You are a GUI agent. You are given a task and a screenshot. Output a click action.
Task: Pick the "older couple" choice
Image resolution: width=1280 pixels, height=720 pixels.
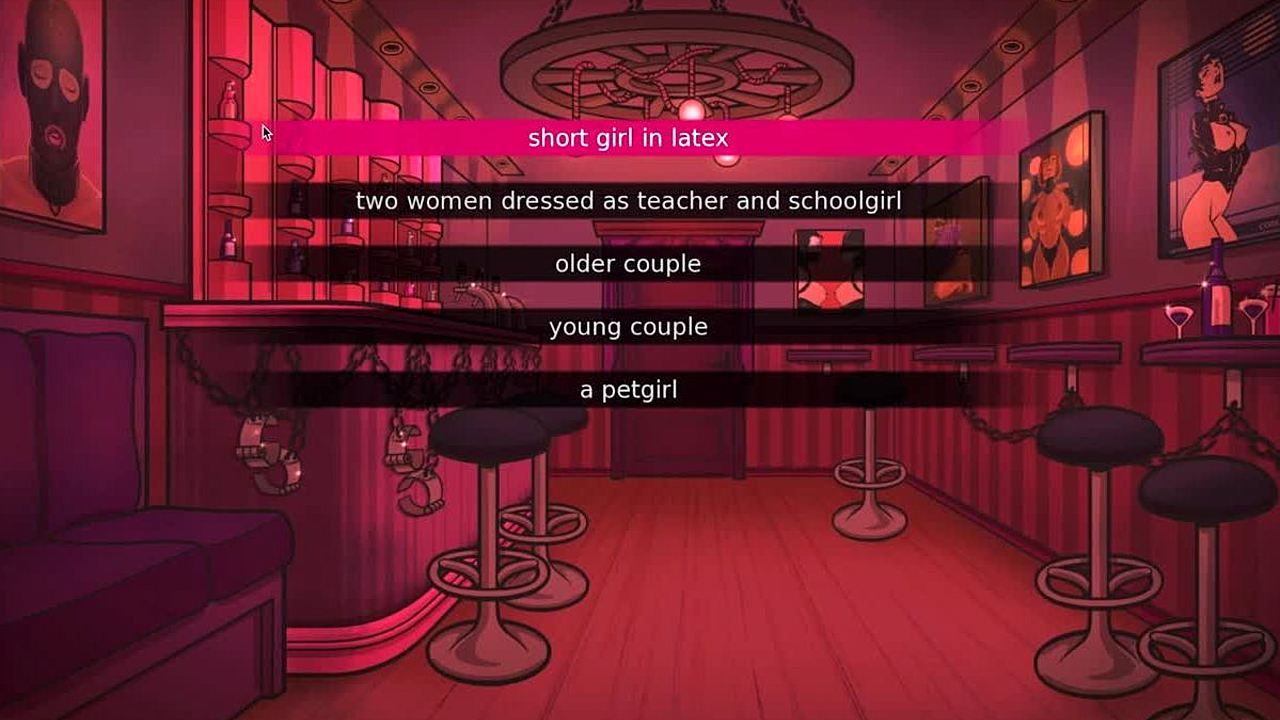[x=628, y=264]
